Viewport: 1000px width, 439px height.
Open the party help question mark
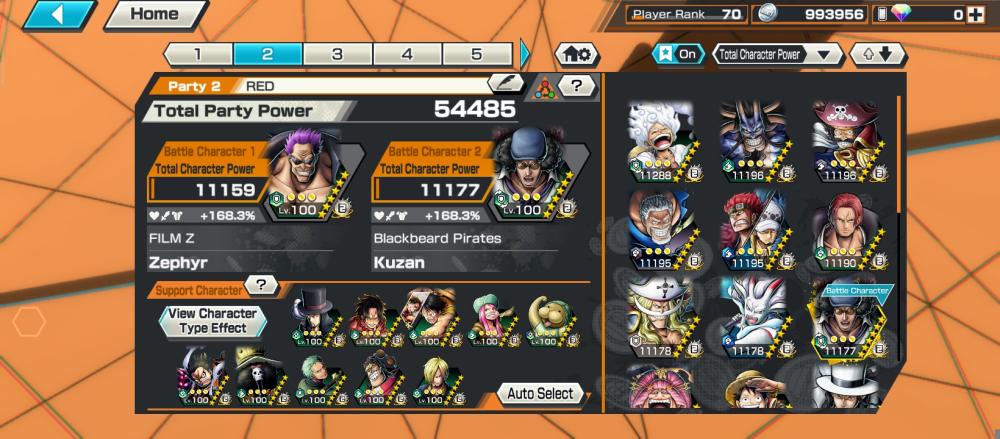(x=576, y=86)
